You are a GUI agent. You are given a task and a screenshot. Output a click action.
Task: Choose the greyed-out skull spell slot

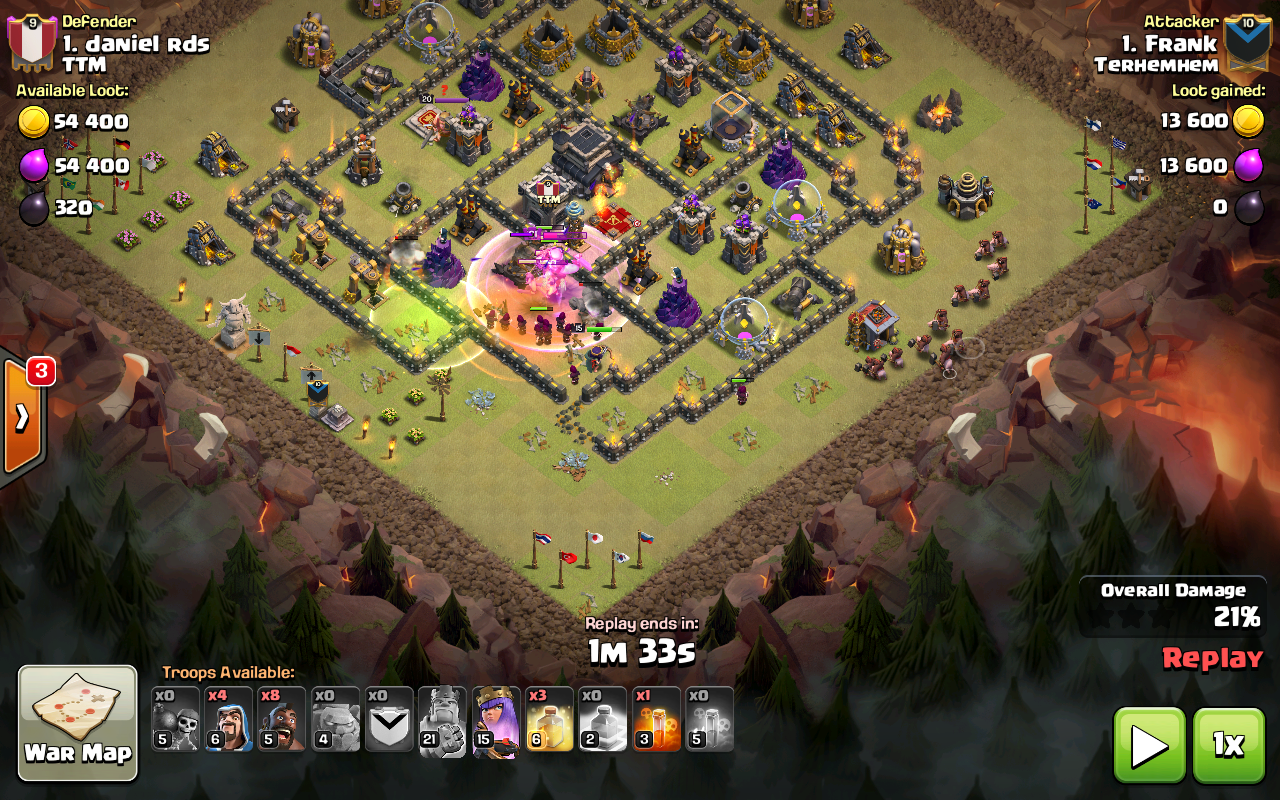click(x=710, y=719)
